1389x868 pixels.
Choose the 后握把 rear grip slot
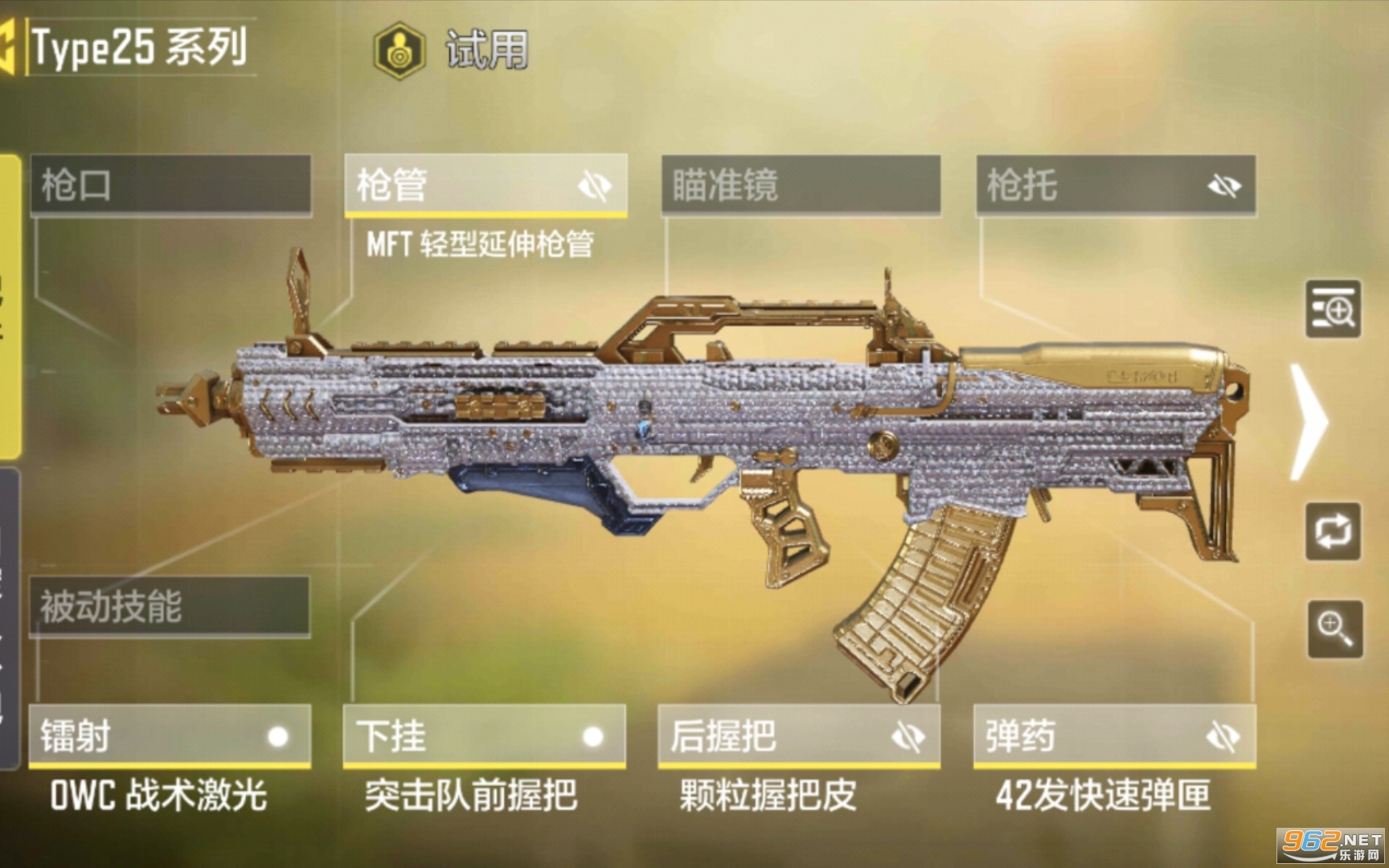pos(772,736)
